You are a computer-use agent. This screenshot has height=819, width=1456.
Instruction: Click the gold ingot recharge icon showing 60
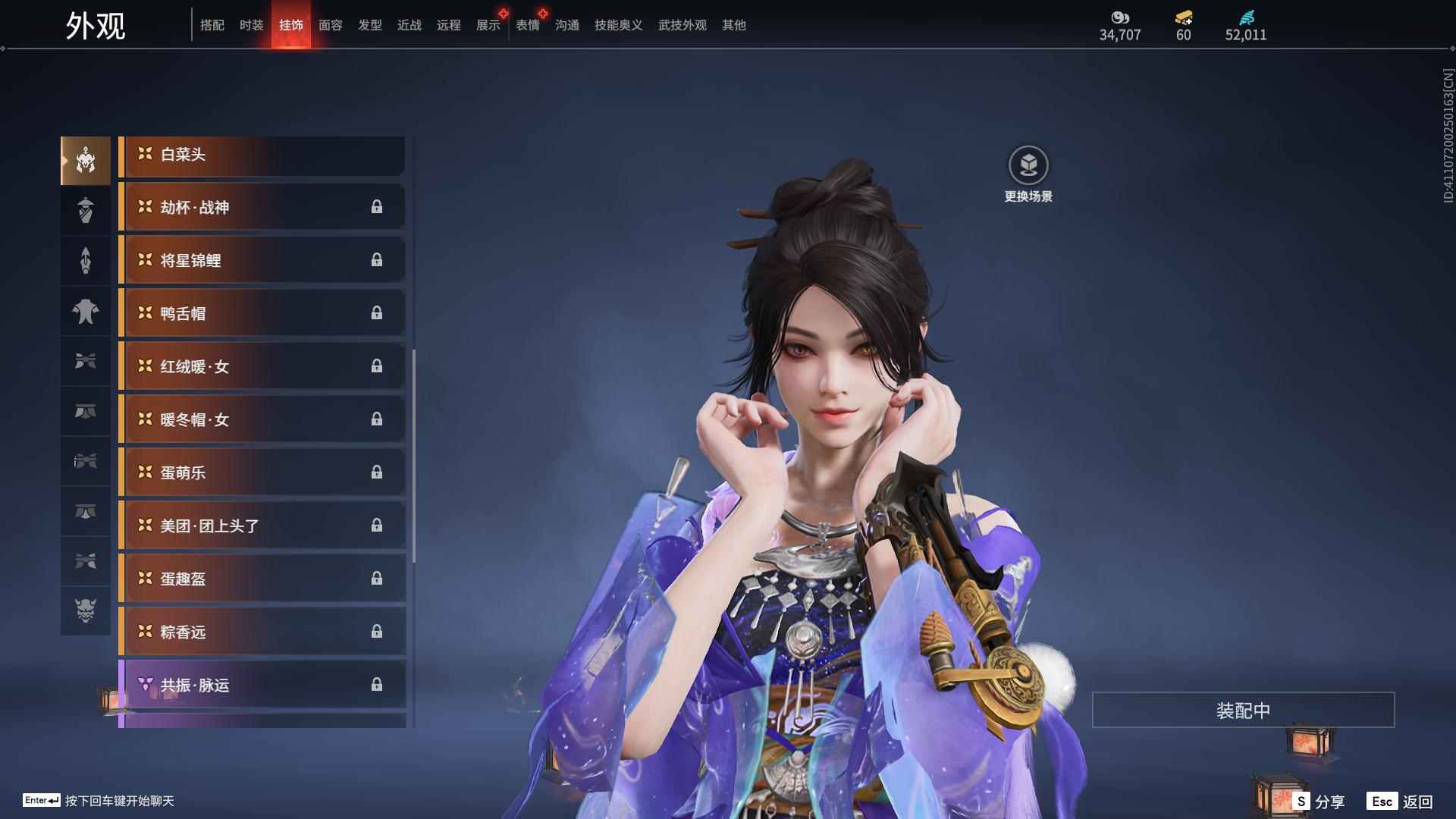point(1185,18)
